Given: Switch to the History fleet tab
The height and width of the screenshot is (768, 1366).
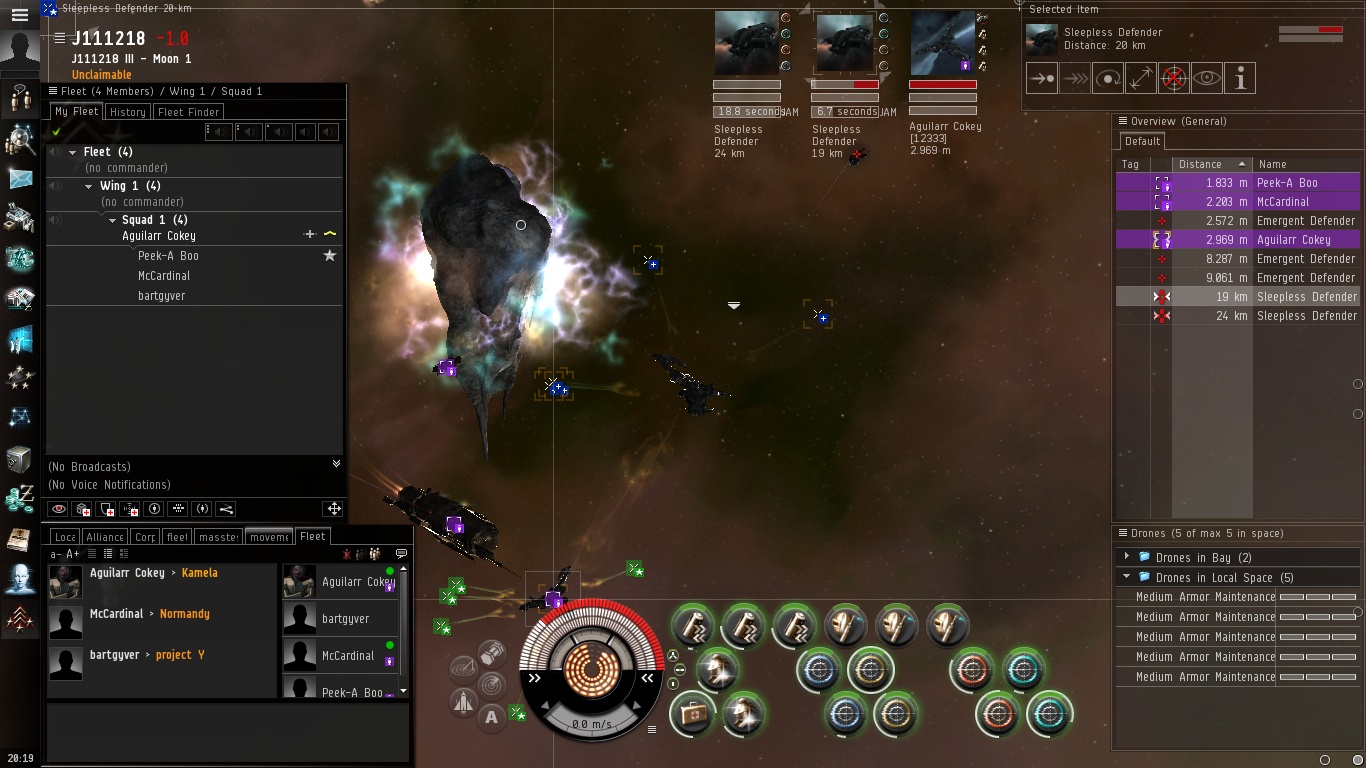Looking at the screenshot, I should pyautogui.click(x=128, y=112).
